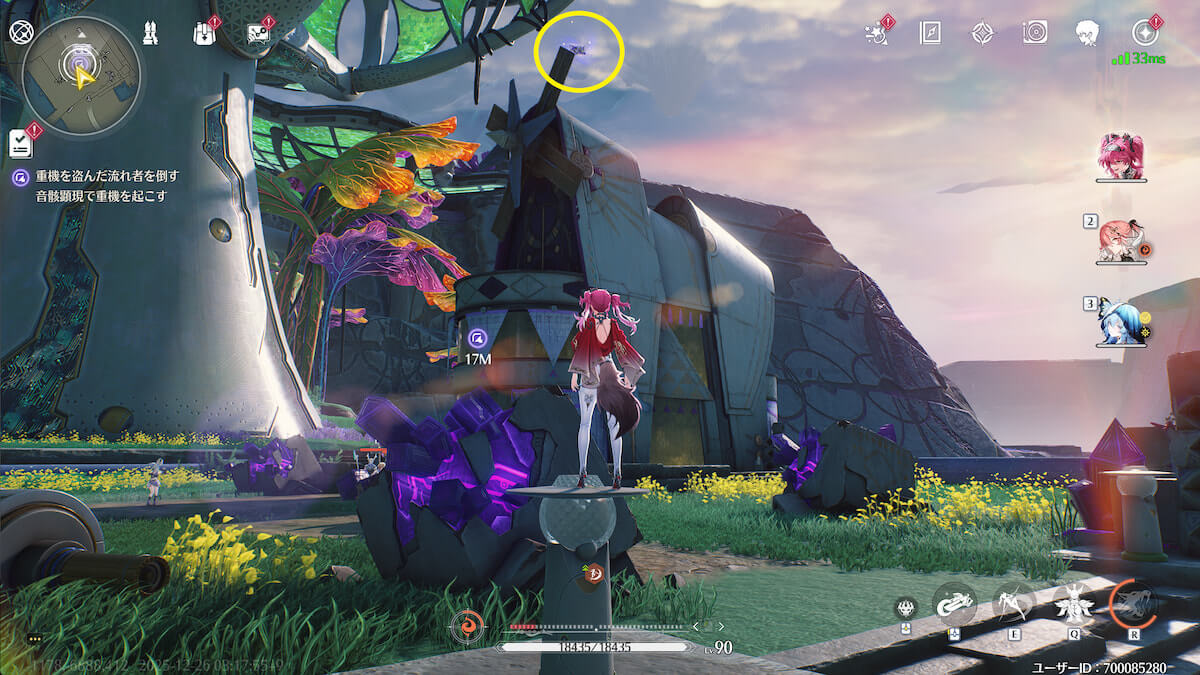Trigger the R resonance liberation icon
Viewport: 1200px width, 675px height.
pyautogui.click(x=1134, y=604)
